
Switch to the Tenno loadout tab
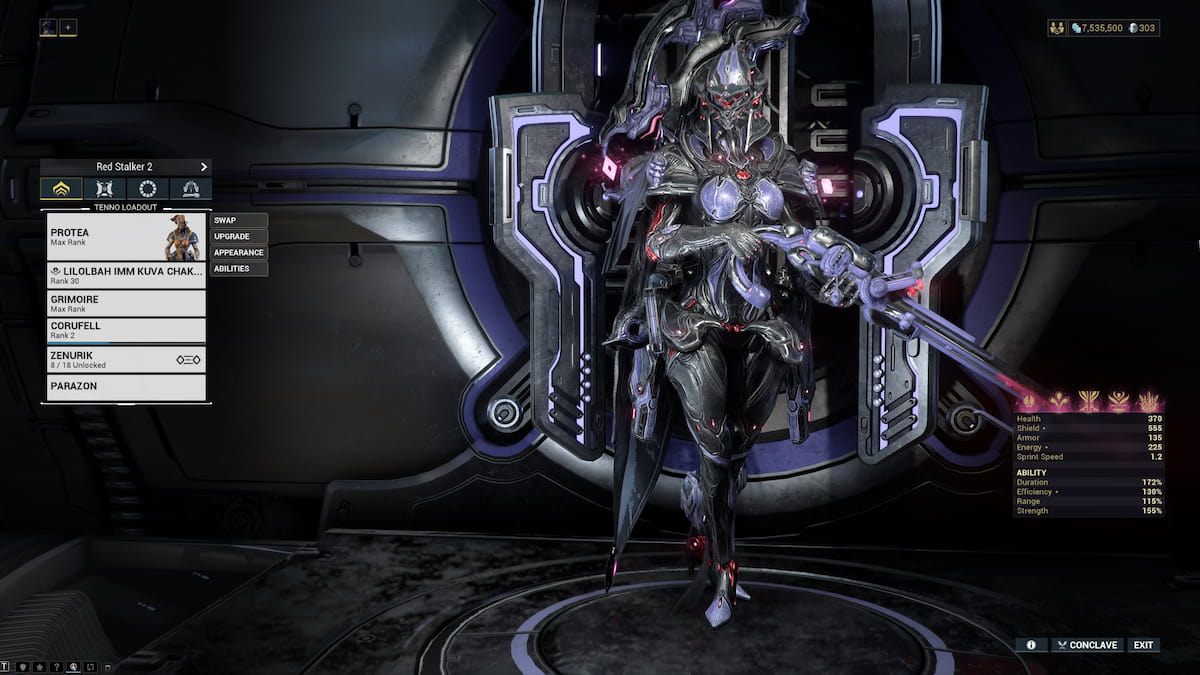[61, 189]
